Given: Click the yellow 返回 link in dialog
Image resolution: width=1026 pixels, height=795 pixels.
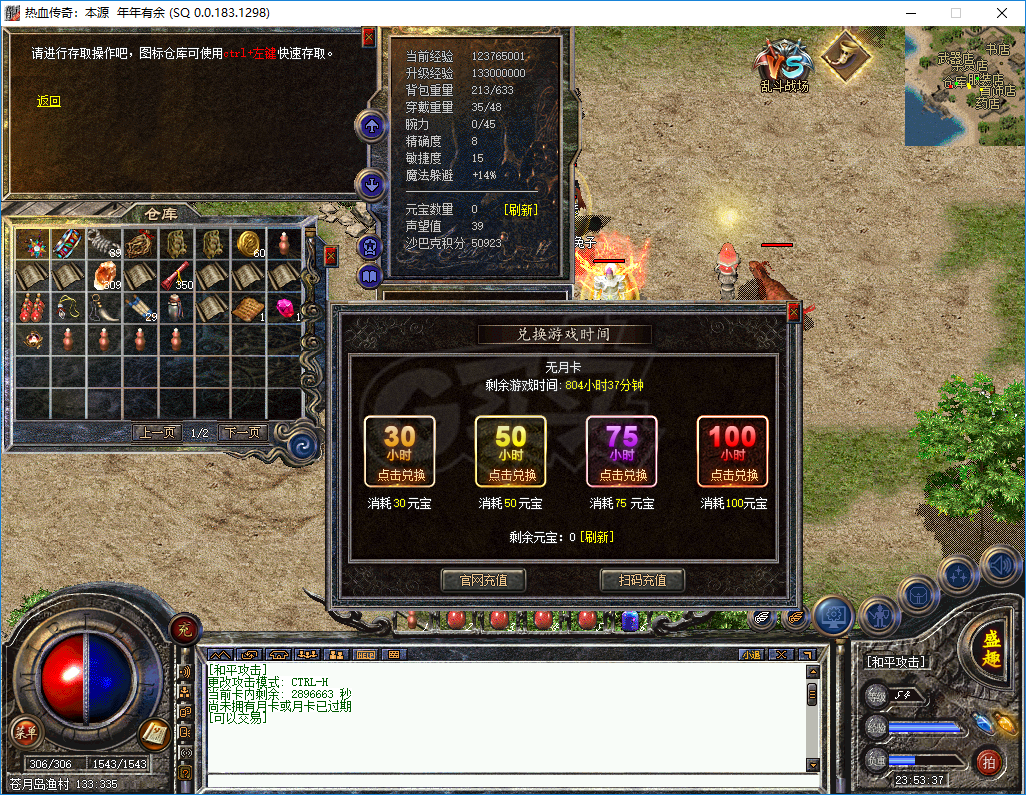Looking at the screenshot, I should [x=49, y=101].
